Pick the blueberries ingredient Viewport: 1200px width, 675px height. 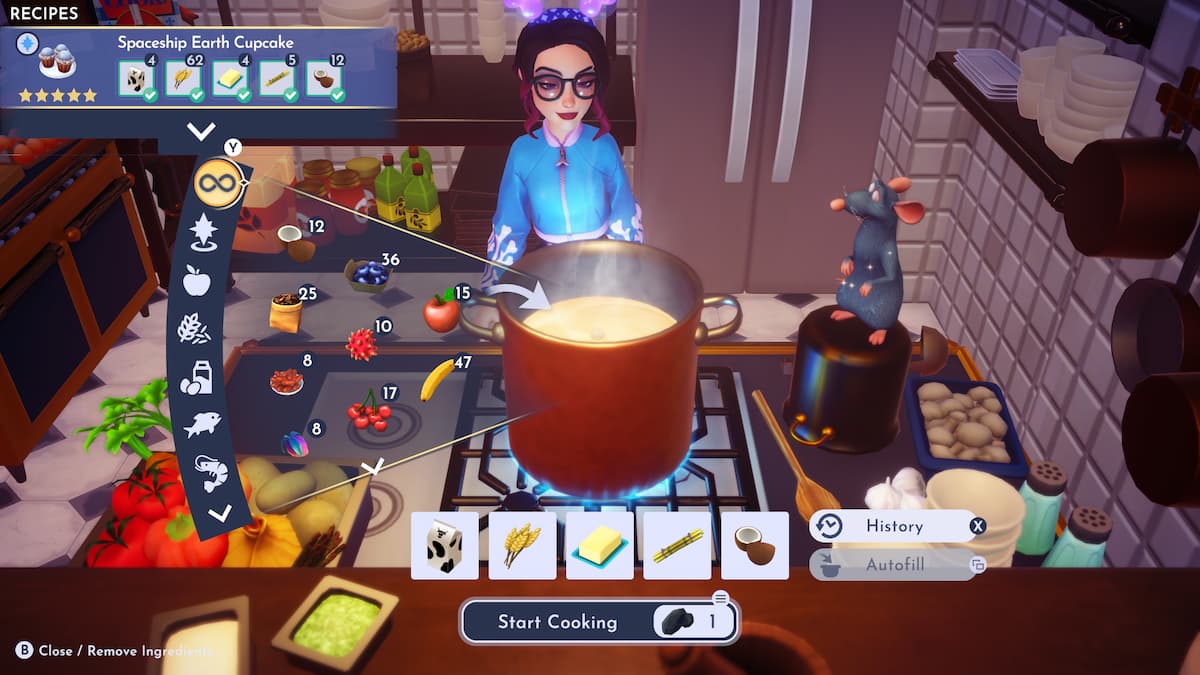369,273
